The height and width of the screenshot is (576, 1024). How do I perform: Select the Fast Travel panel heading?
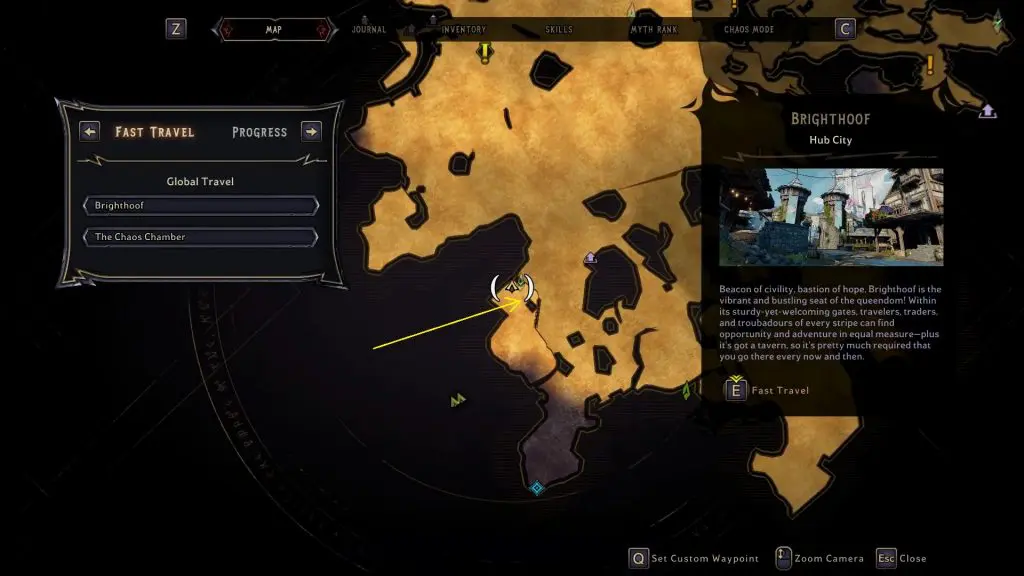click(x=155, y=132)
